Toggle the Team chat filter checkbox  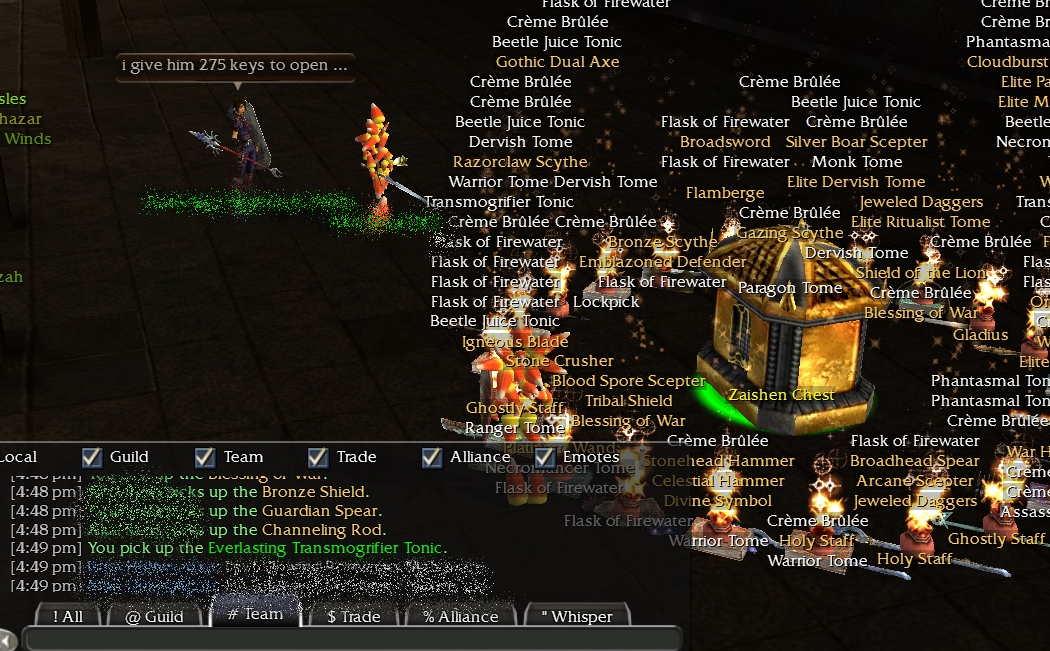(x=205, y=457)
